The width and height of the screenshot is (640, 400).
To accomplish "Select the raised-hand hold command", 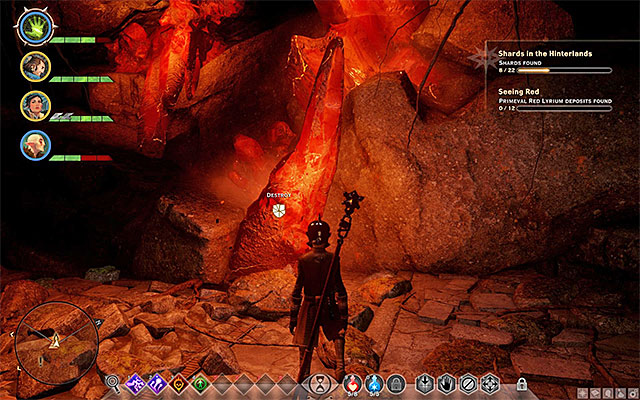I will coord(446,382).
